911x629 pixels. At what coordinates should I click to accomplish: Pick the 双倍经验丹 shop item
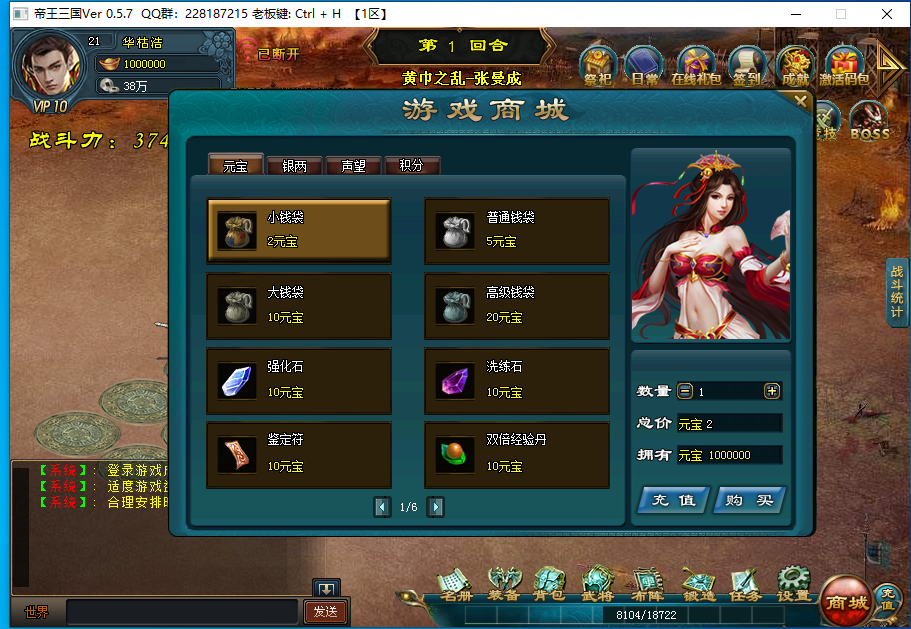pyautogui.click(x=517, y=455)
